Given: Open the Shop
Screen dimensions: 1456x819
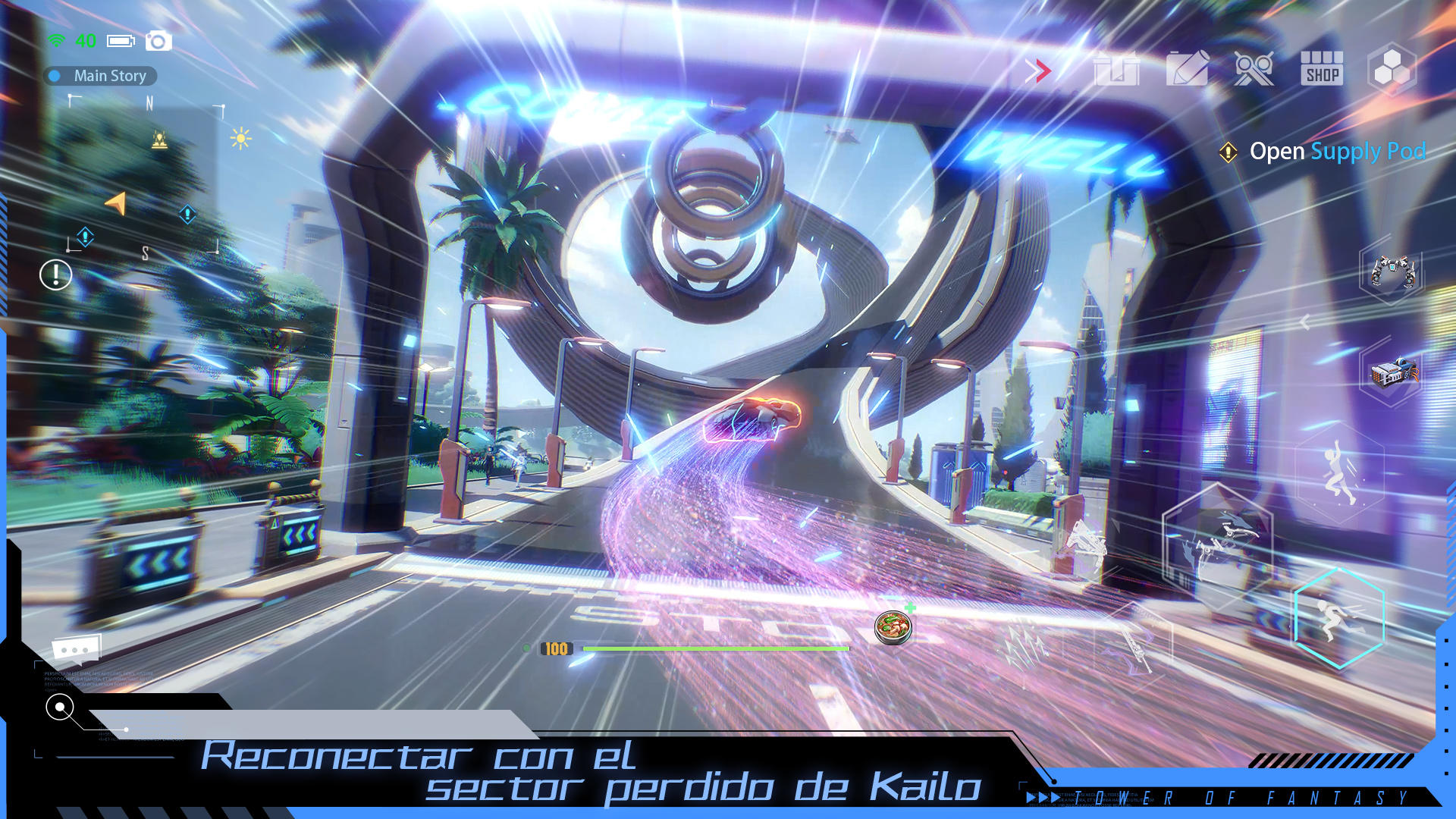Looking at the screenshot, I should pos(1321,70).
